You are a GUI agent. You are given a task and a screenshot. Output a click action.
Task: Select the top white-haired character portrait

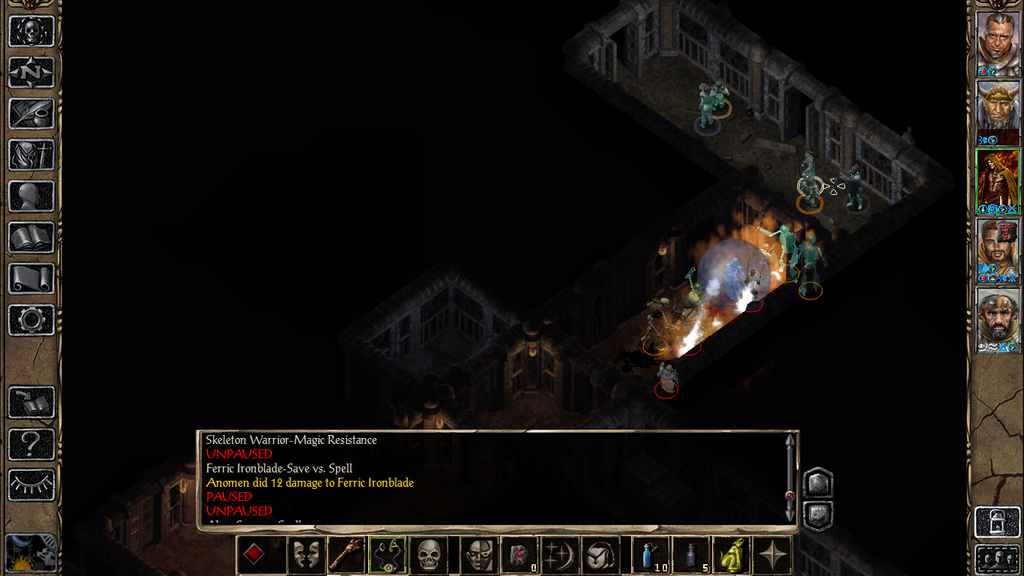[x=997, y=44]
